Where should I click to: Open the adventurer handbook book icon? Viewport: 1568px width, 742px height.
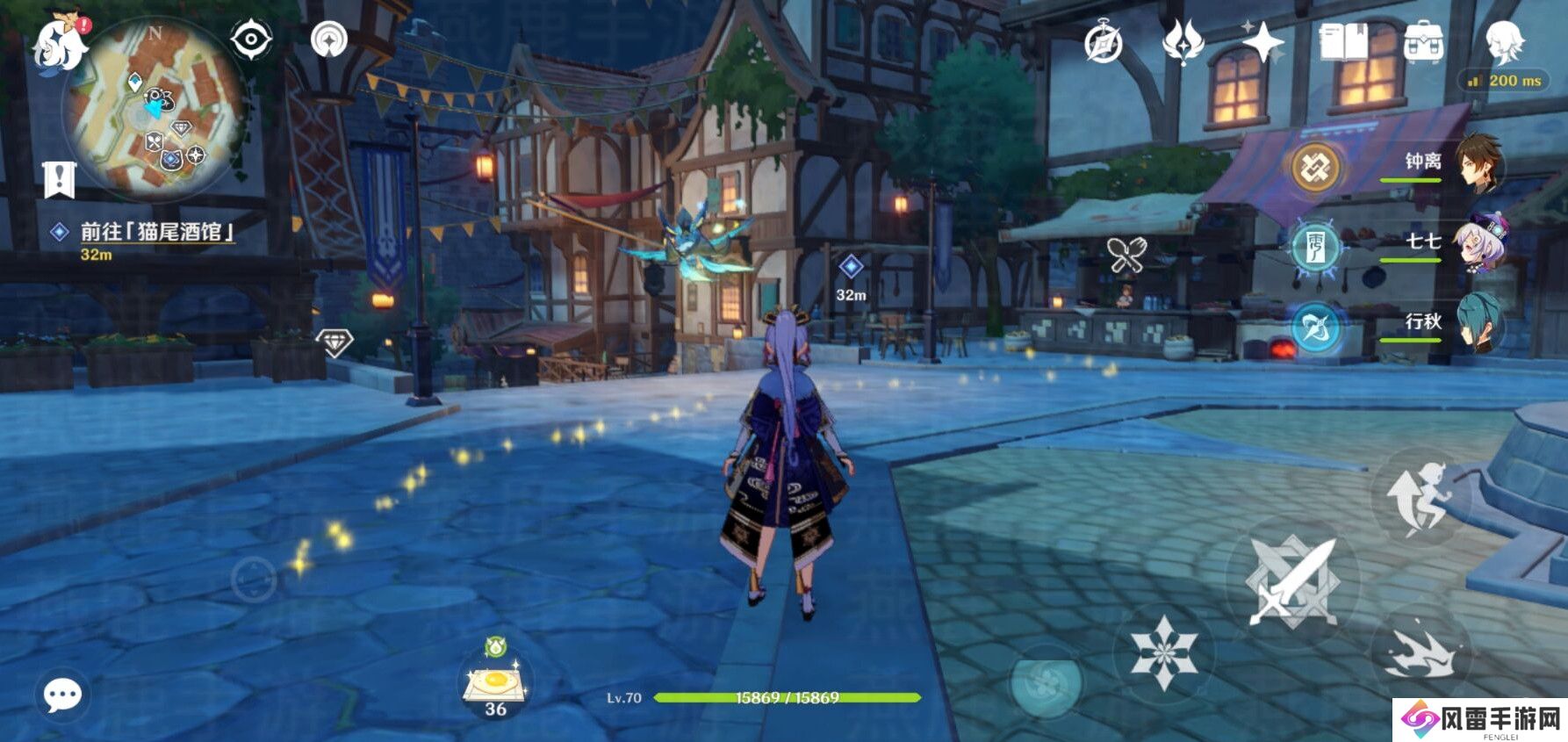(1344, 42)
